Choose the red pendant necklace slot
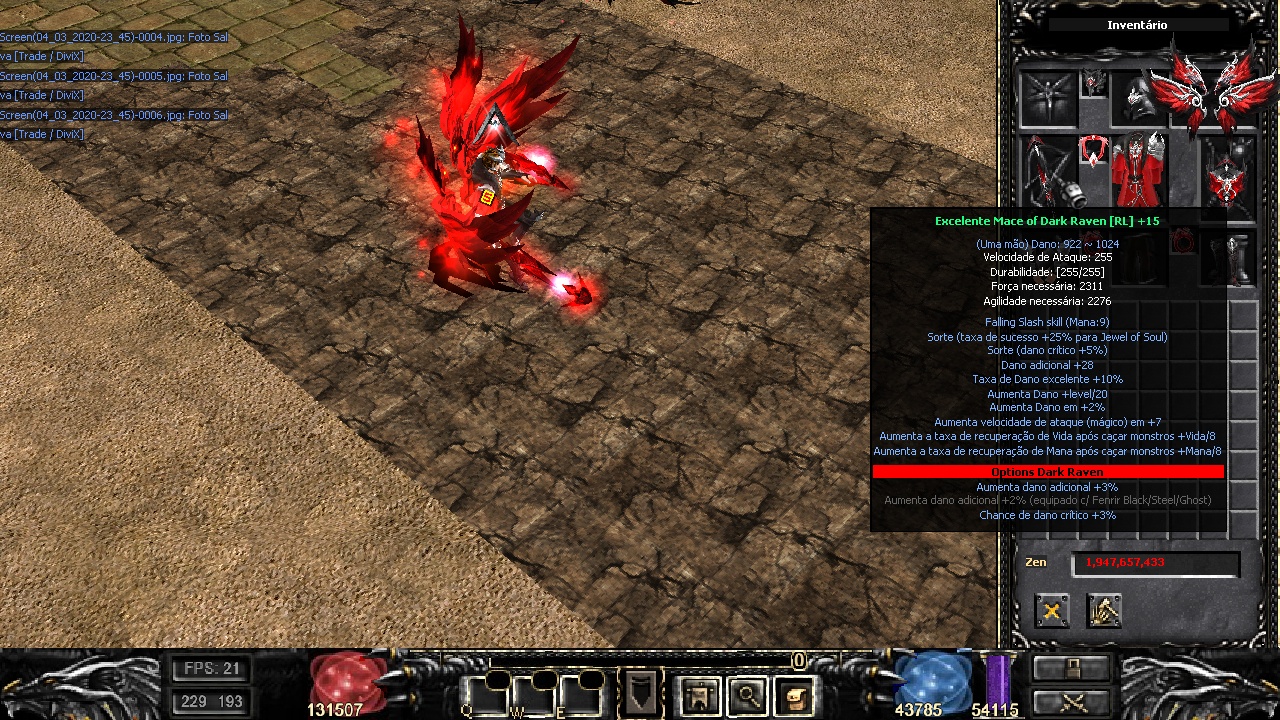The image size is (1280, 720). pos(1093,153)
